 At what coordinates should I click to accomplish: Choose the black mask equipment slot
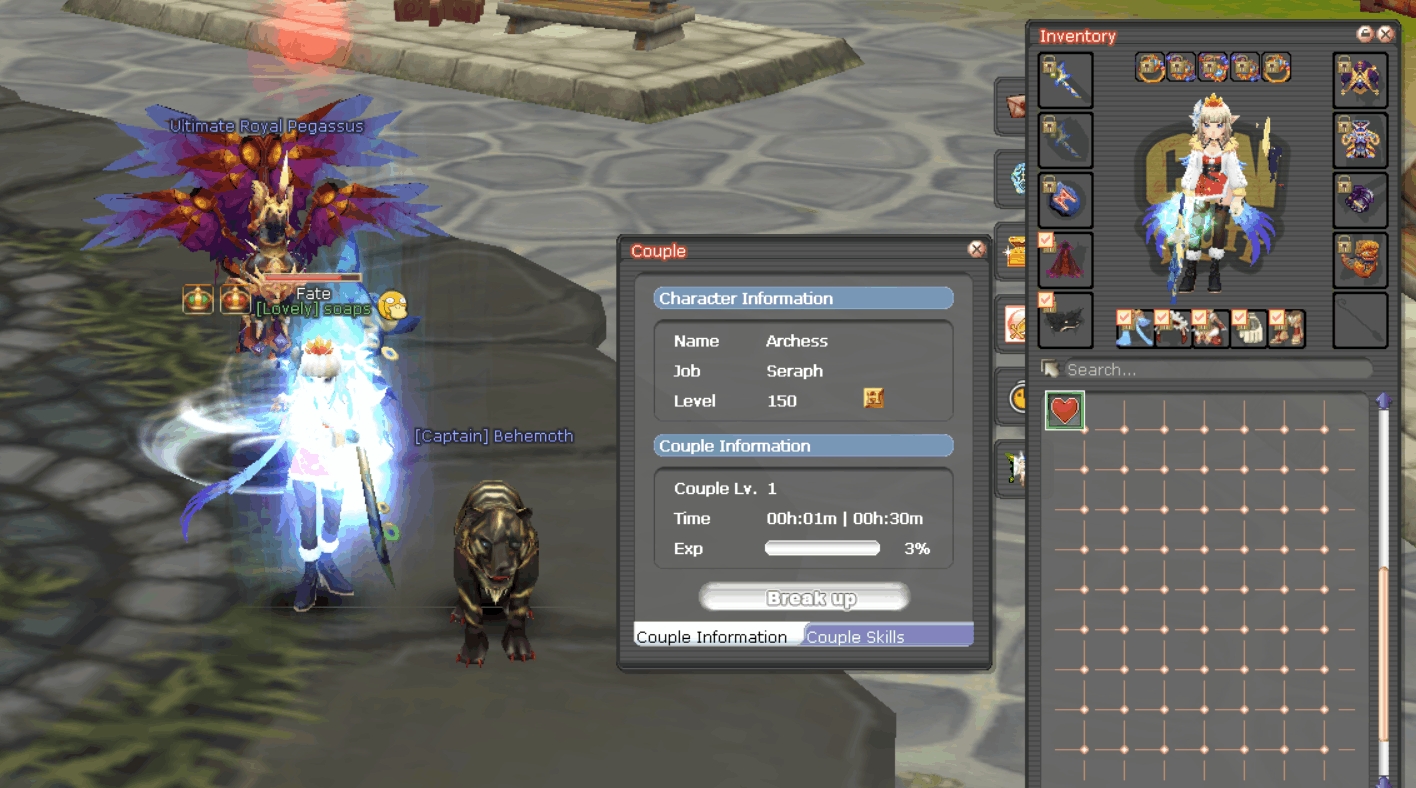pos(1066,321)
